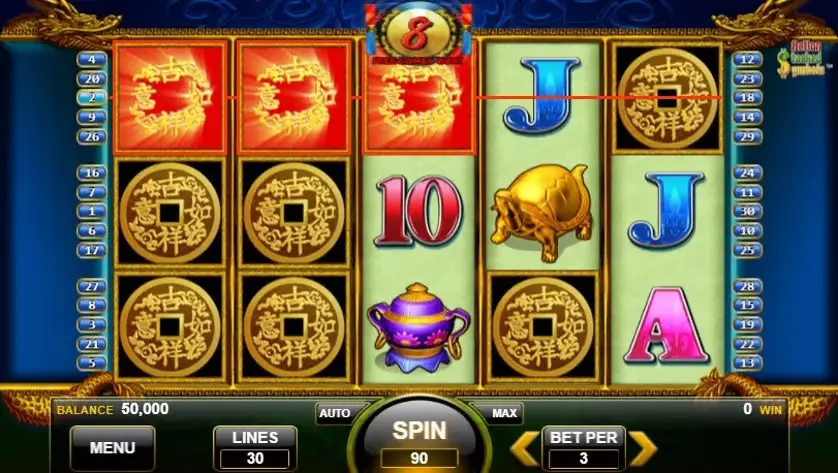This screenshot has height=473, width=838.
Task: Click the LINES 30 selector
Action: pyautogui.click(x=255, y=447)
